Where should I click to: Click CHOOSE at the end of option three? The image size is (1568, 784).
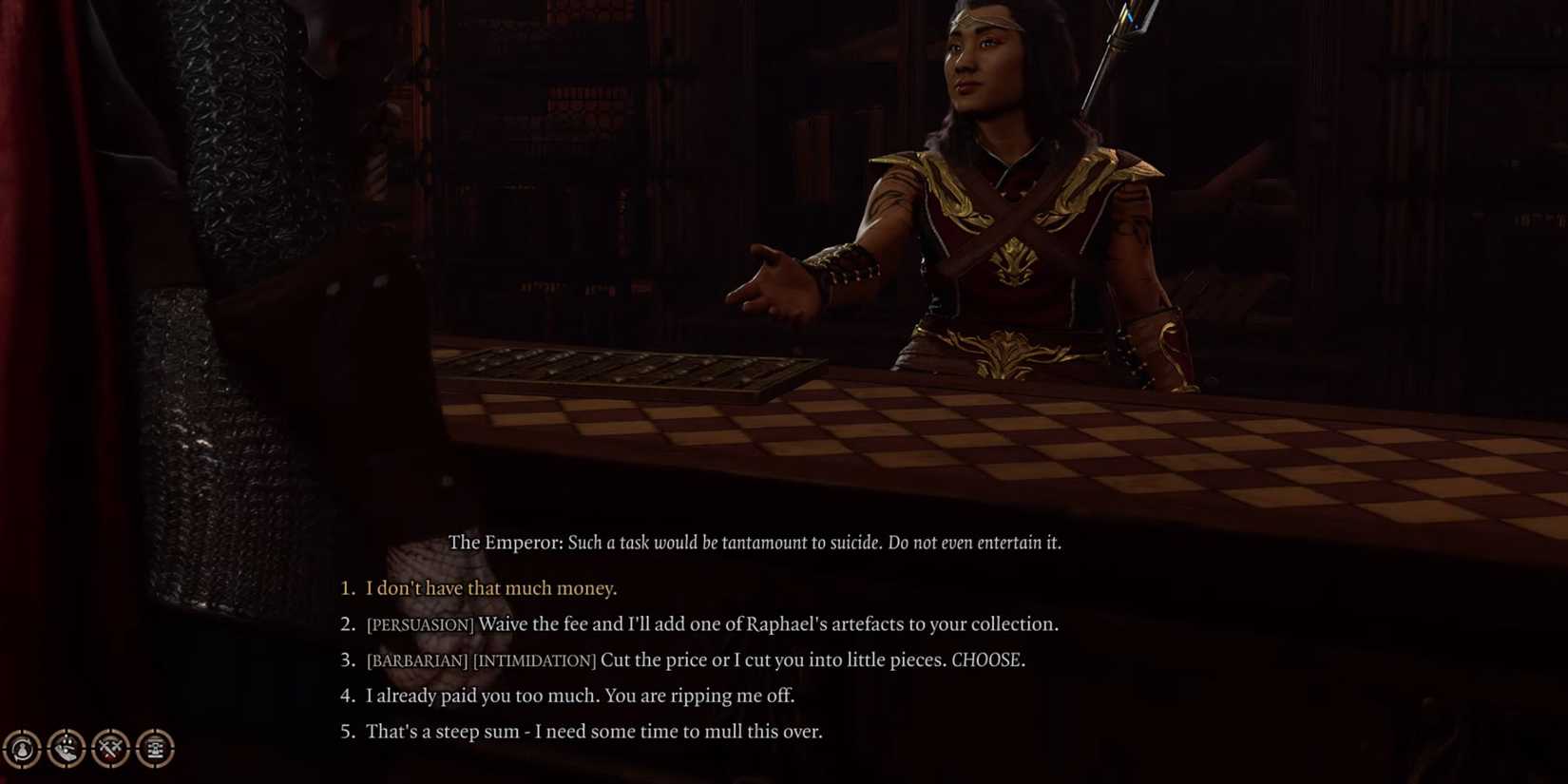coord(987,660)
